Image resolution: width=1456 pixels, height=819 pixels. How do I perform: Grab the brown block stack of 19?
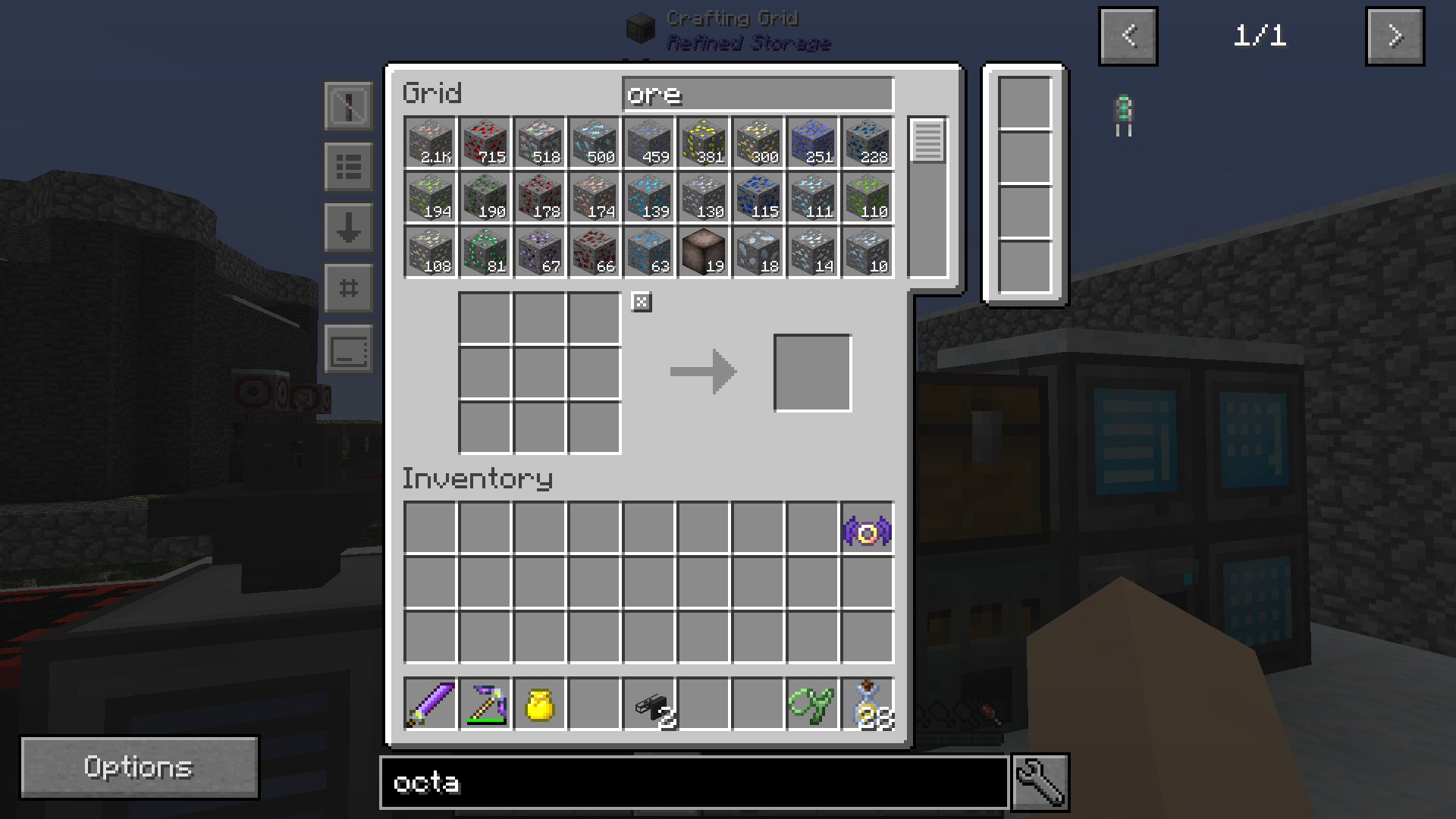tap(703, 252)
